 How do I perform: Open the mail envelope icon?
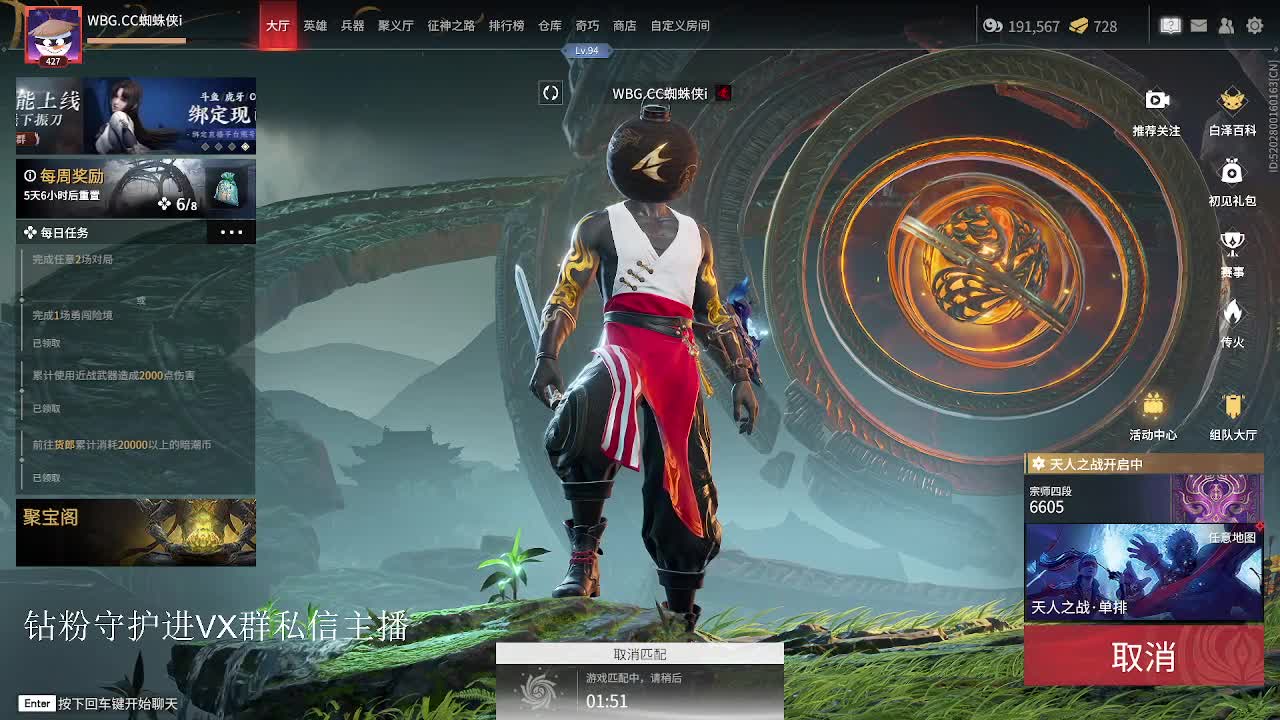coord(1199,26)
